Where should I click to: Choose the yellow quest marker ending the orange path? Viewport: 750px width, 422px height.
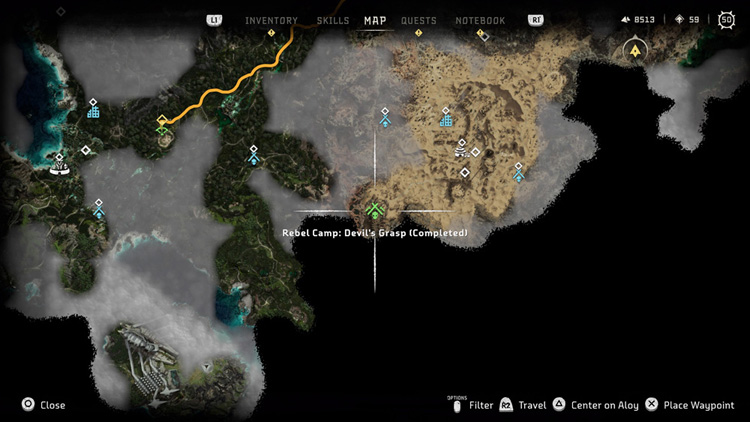162,123
